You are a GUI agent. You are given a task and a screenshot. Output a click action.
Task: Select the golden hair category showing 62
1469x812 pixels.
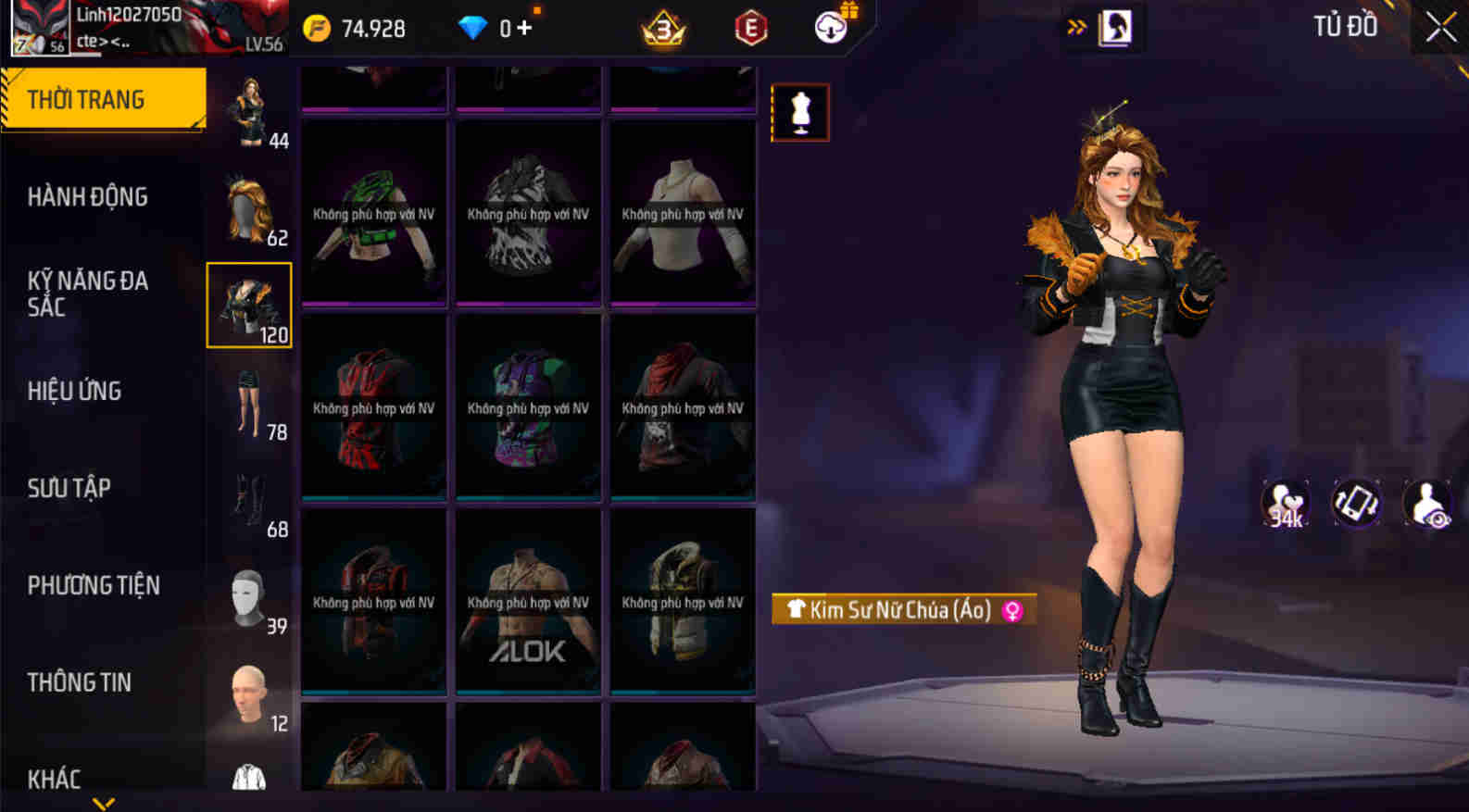[247, 210]
